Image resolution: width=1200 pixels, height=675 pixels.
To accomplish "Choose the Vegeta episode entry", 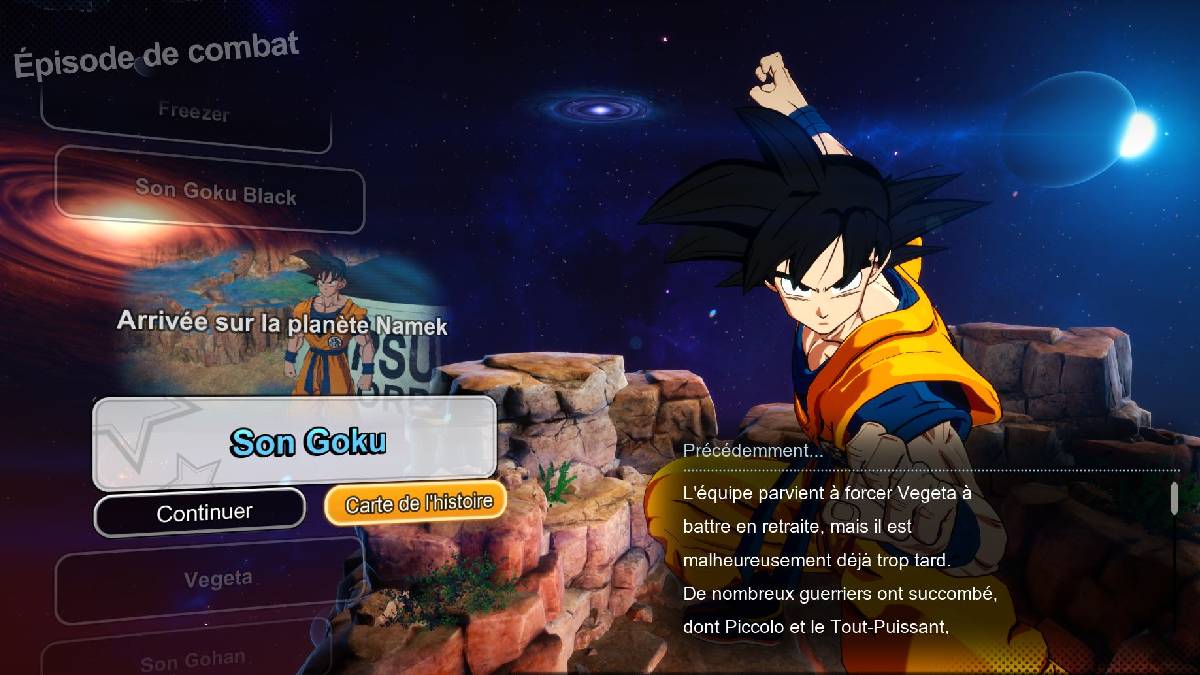I will coord(216,579).
